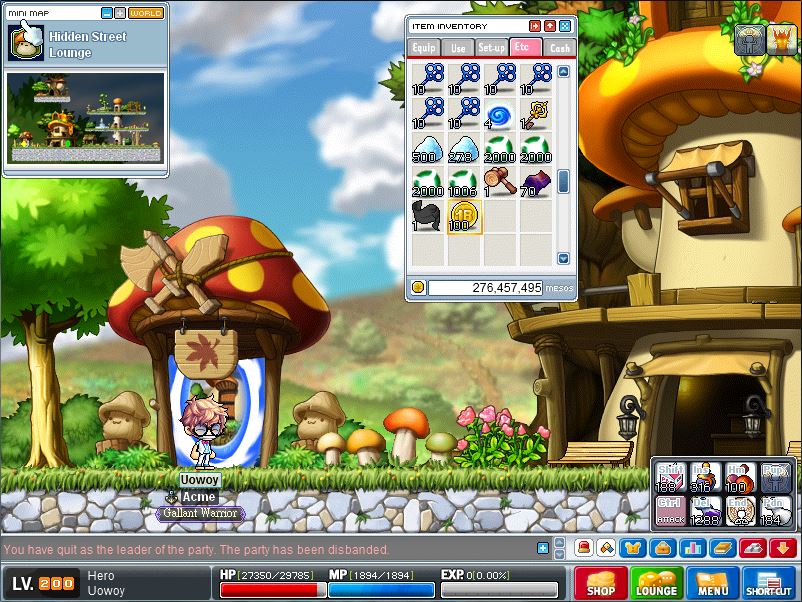Open the LOUNGE button
The height and width of the screenshot is (602, 802).
pyautogui.click(x=657, y=583)
